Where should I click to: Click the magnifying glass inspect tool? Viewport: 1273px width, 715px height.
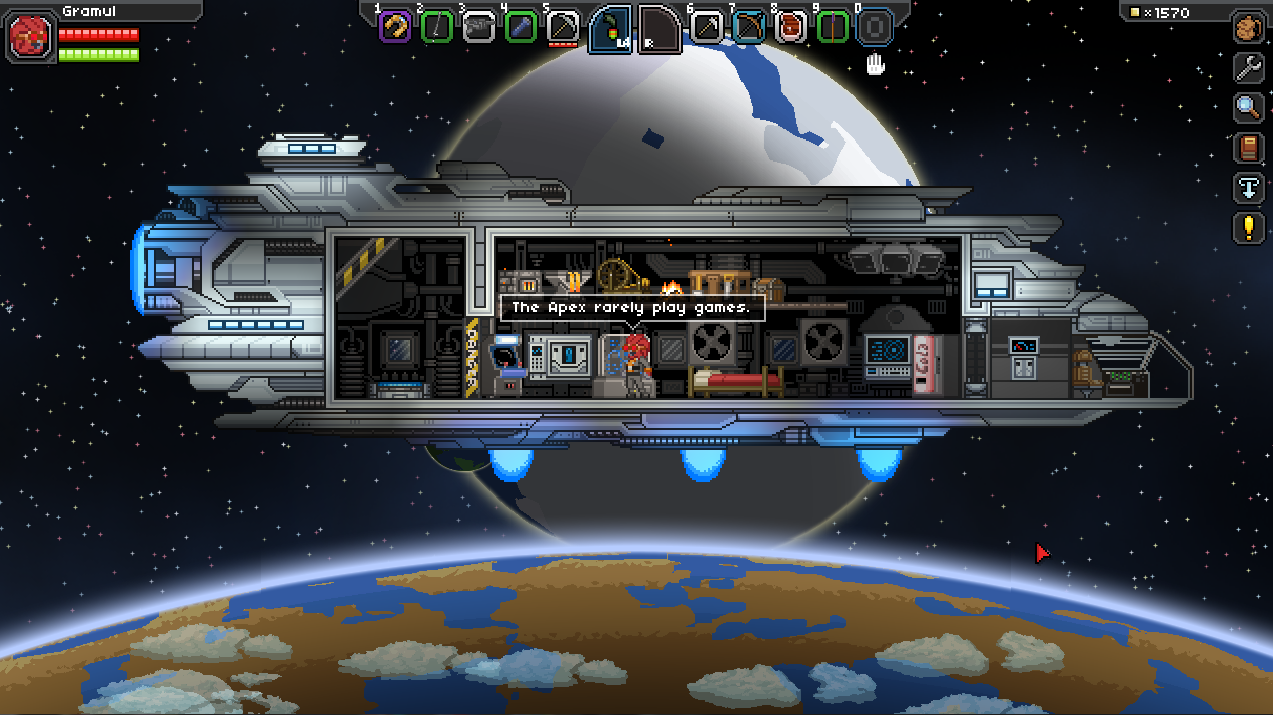click(x=1248, y=107)
